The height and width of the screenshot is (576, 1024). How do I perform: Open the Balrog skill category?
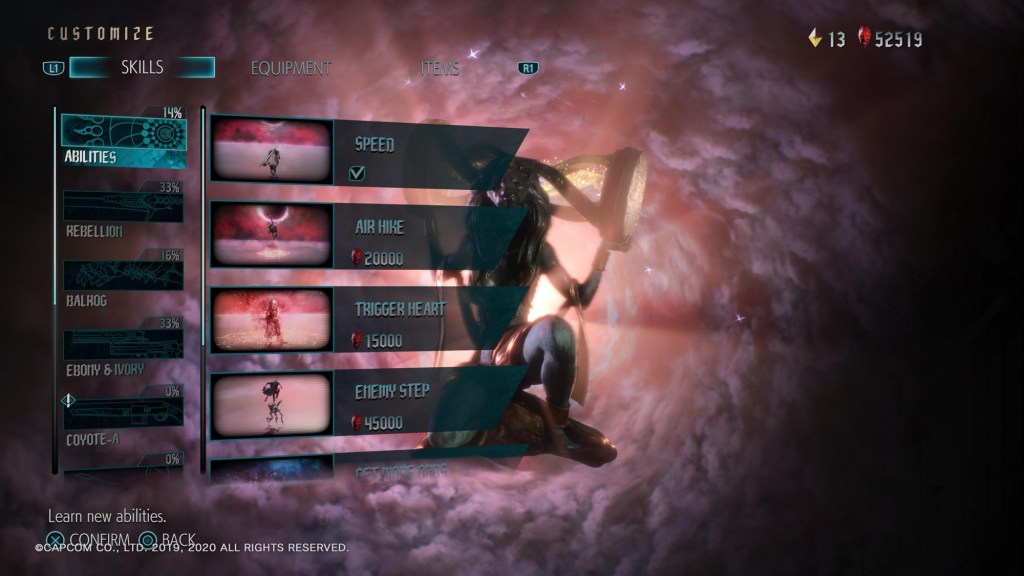[x=123, y=280]
